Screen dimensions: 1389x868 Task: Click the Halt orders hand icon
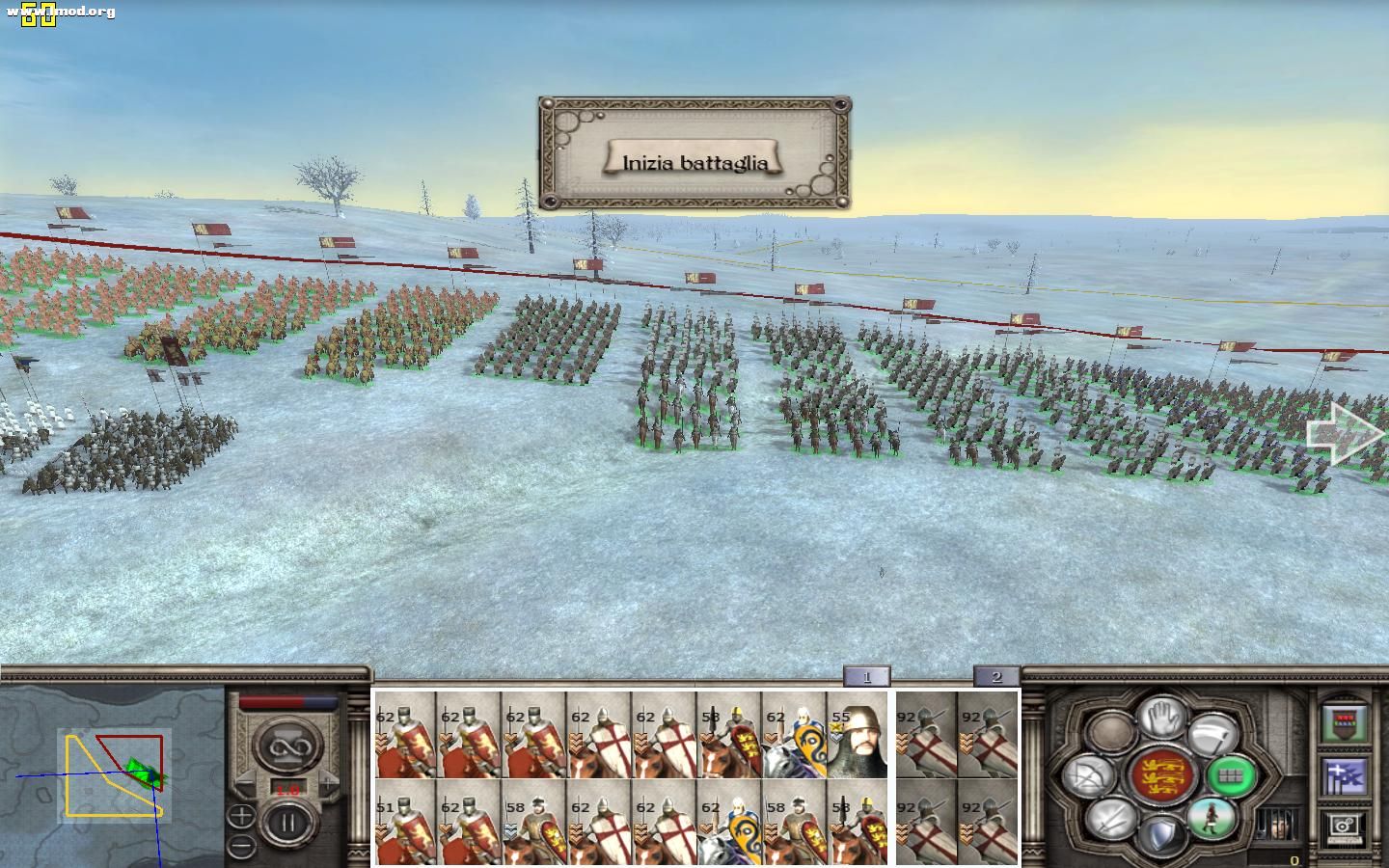click(1161, 719)
